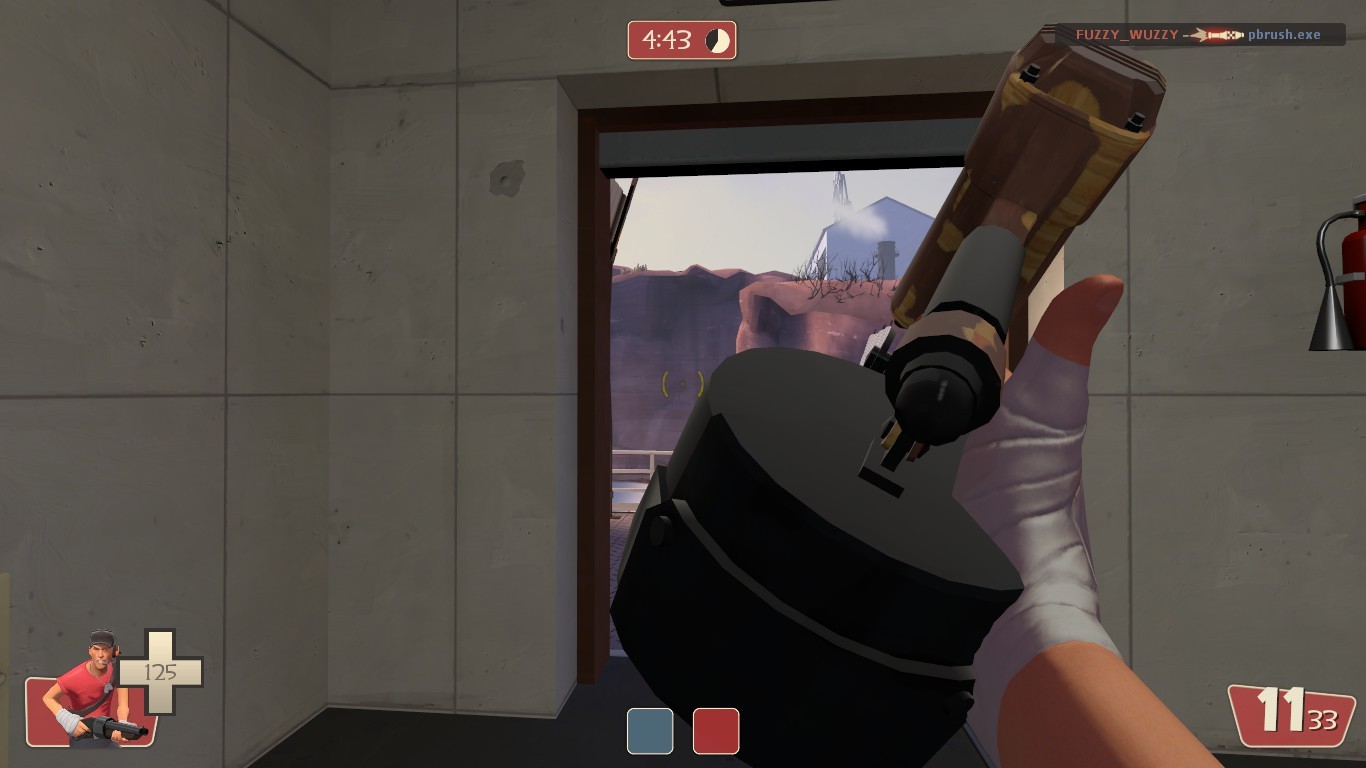Click the victim name pbrush.exe

[x=1283, y=34]
